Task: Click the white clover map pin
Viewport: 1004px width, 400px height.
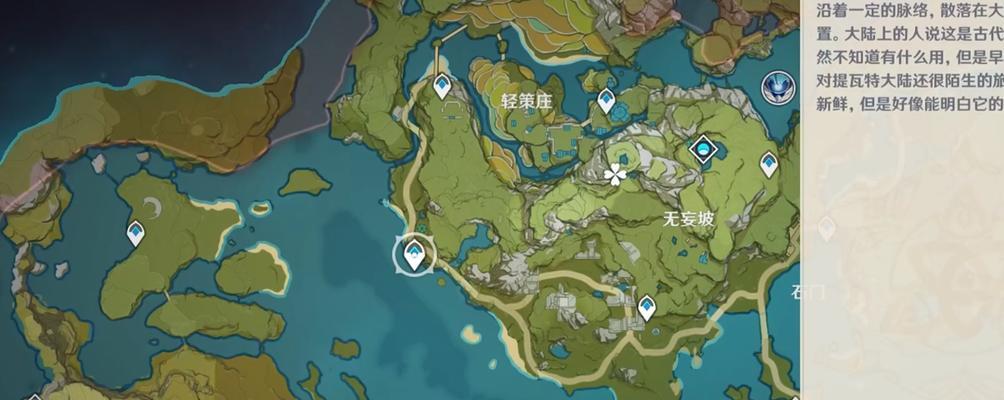Action: pos(615,175)
